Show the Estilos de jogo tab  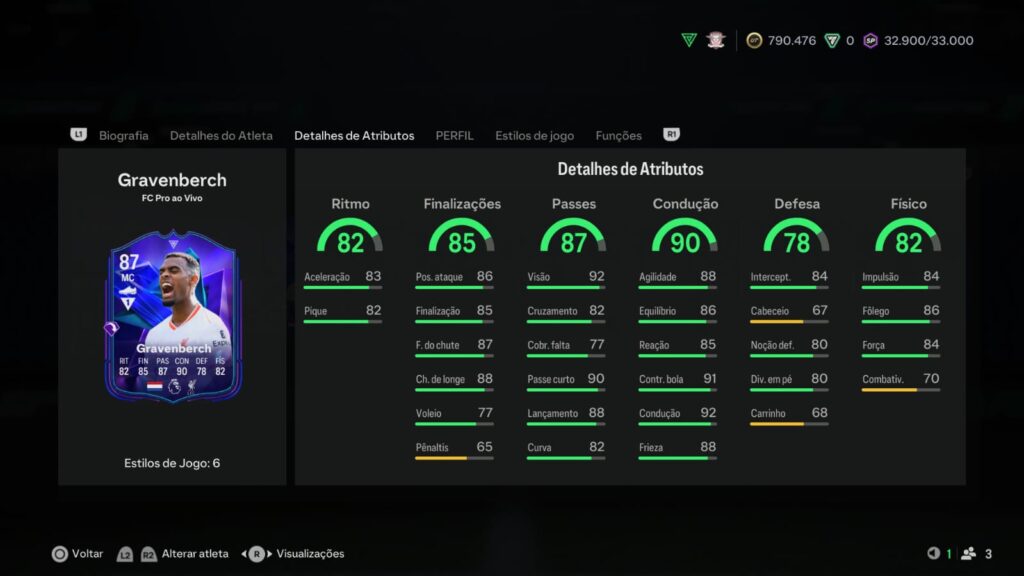click(534, 135)
